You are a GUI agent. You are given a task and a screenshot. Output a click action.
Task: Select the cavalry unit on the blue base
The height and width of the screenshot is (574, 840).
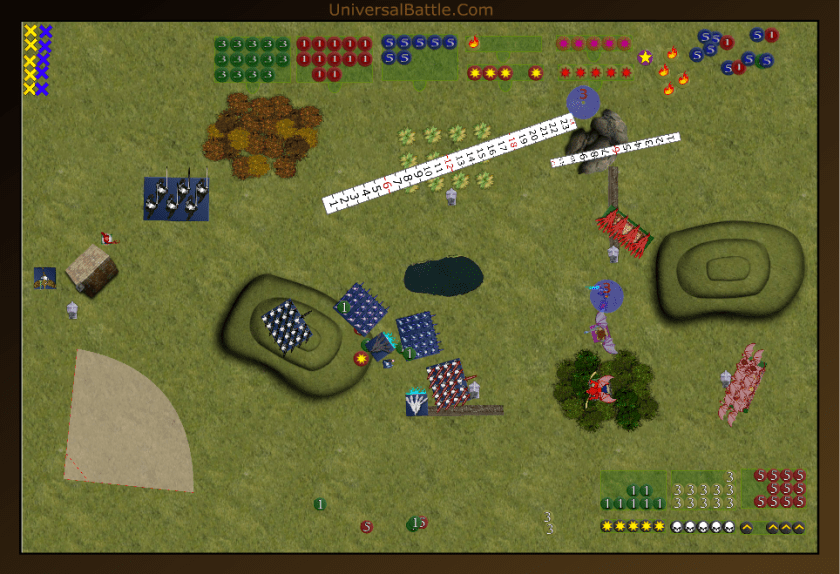[176, 198]
